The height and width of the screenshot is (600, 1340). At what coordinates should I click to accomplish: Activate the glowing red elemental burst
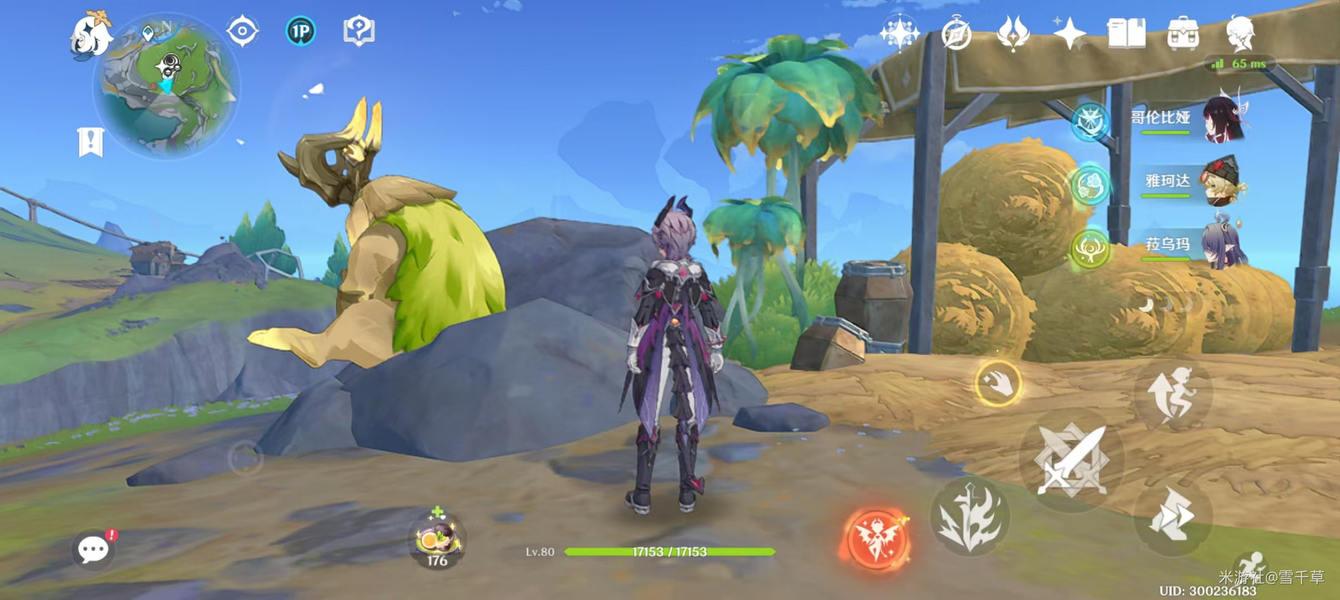[x=876, y=540]
